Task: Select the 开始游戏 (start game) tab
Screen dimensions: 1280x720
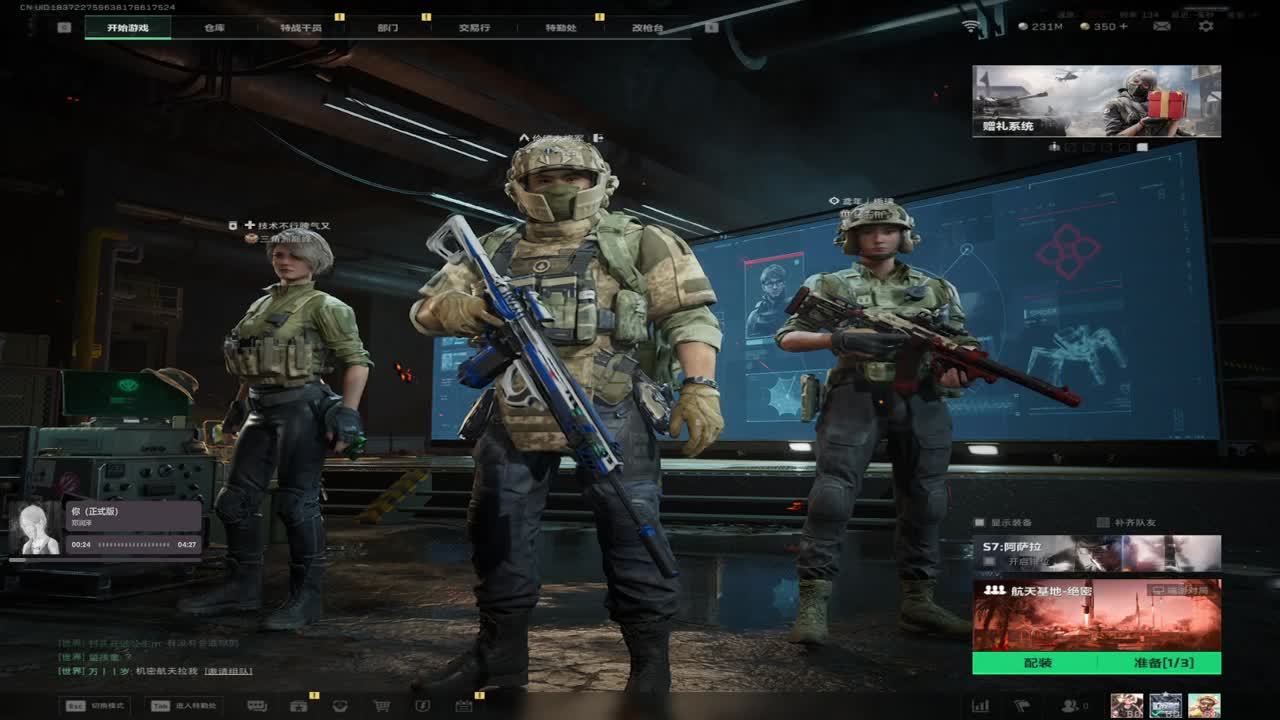Action: (128, 28)
